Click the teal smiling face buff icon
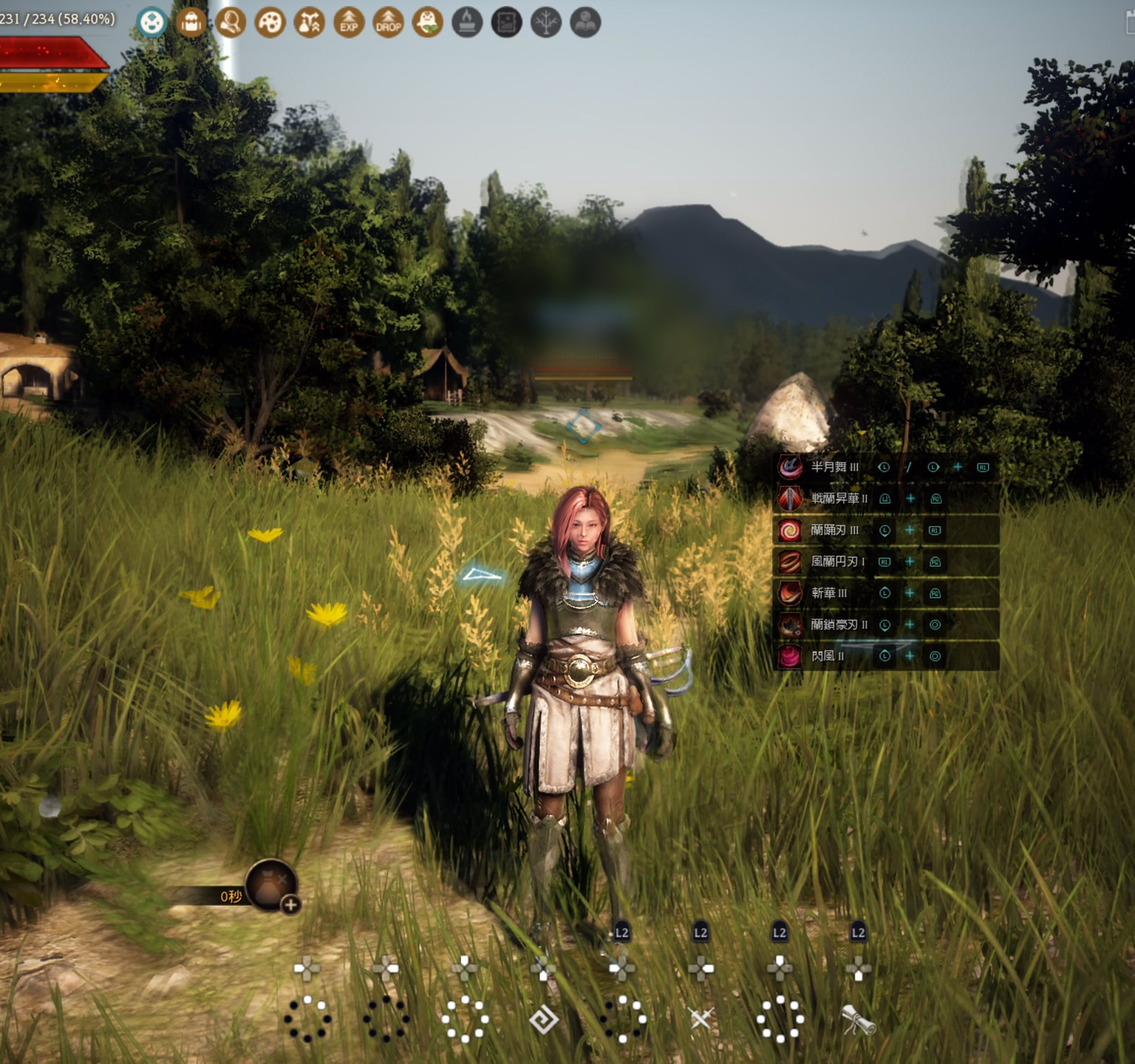 coord(152,22)
